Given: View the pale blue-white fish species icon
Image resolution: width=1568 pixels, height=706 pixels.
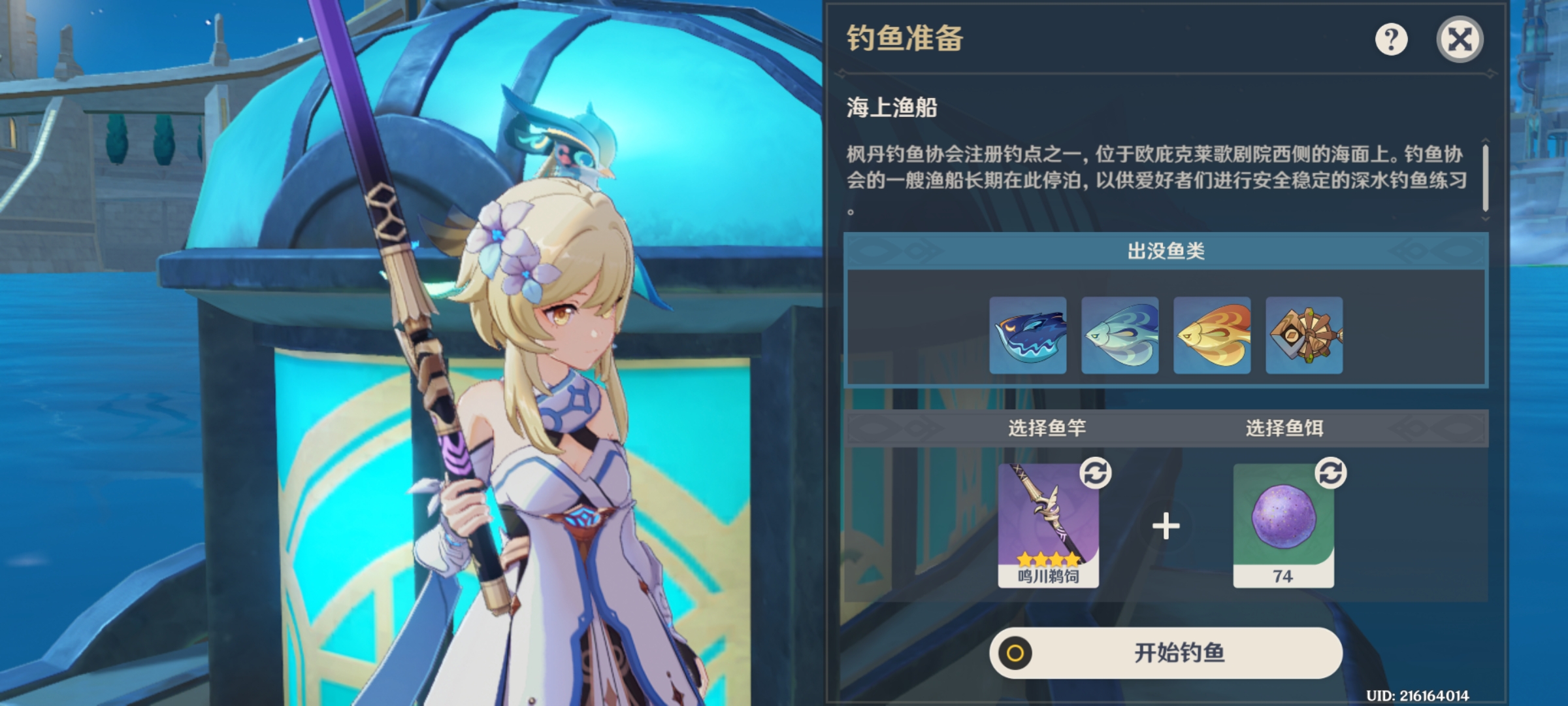Looking at the screenshot, I should [x=1119, y=337].
